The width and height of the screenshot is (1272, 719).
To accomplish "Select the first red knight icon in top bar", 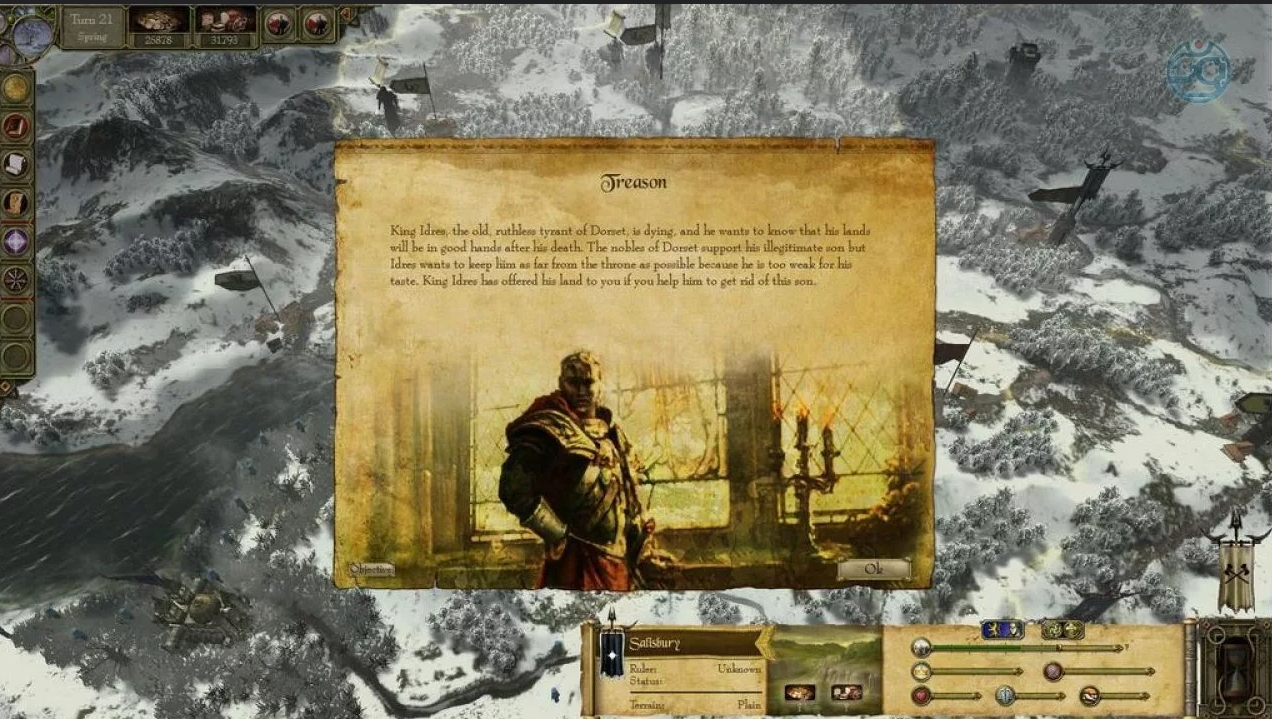I will (x=279, y=24).
